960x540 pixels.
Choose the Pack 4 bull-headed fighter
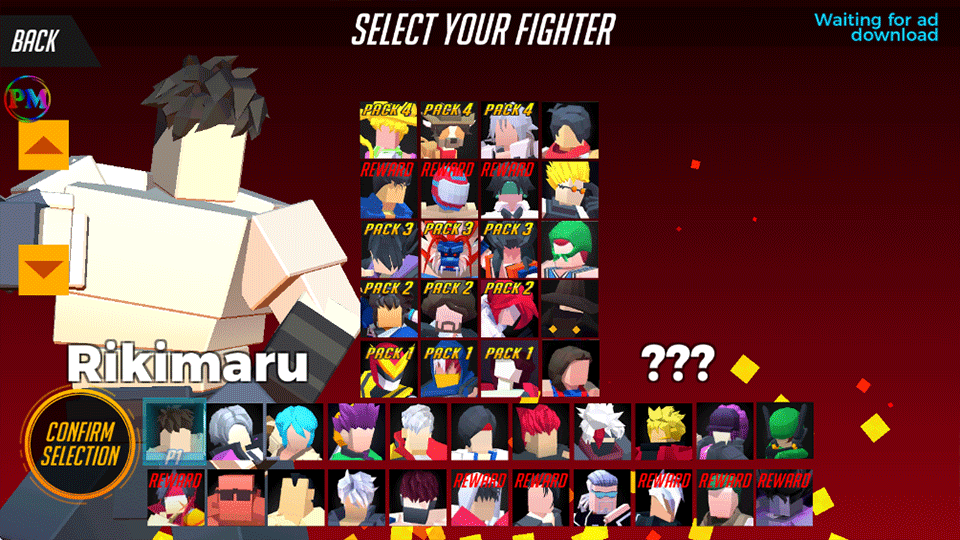pyautogui.click(x=449, y=130)
